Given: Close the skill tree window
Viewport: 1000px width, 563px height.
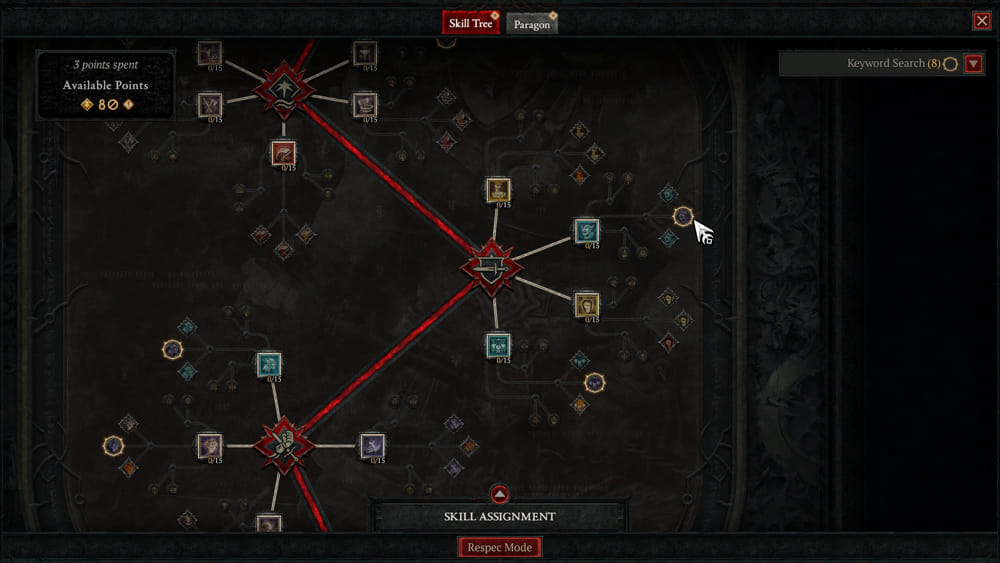Looking at the screenshot, I should click(x=981, y=21).
